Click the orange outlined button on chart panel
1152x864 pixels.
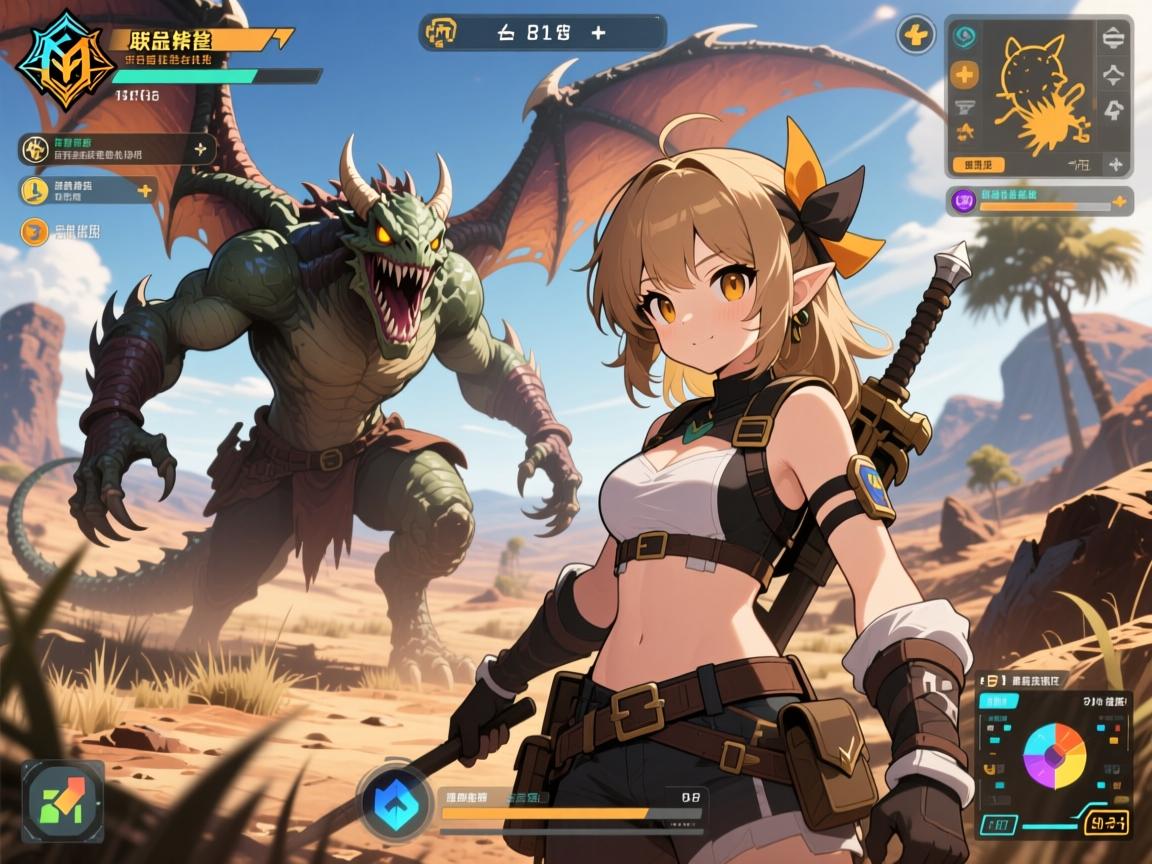(1106, 824)
